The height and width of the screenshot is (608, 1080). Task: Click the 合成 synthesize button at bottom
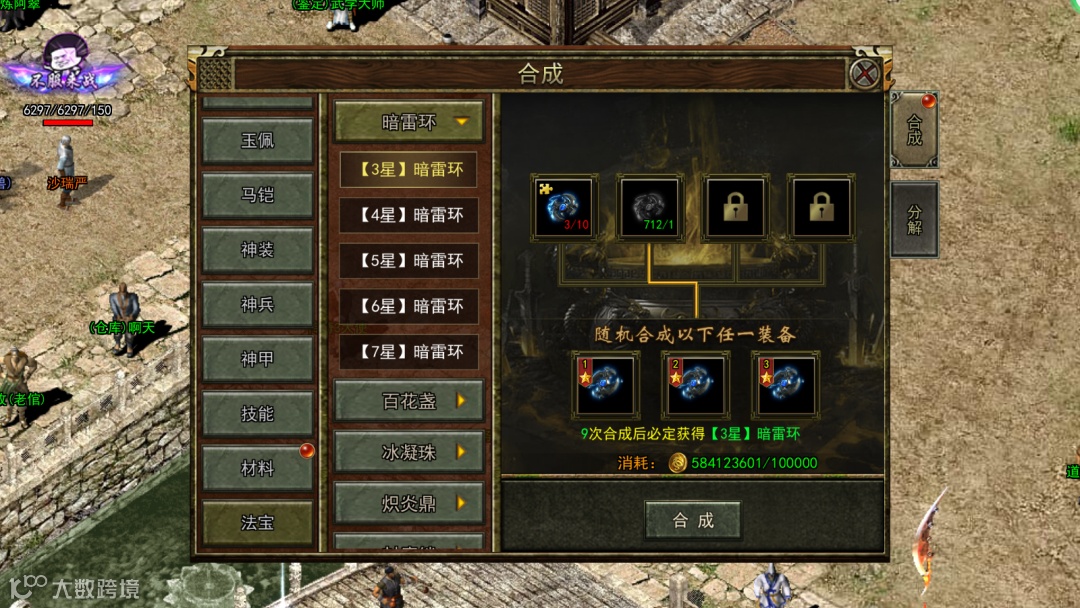(693, 520)
